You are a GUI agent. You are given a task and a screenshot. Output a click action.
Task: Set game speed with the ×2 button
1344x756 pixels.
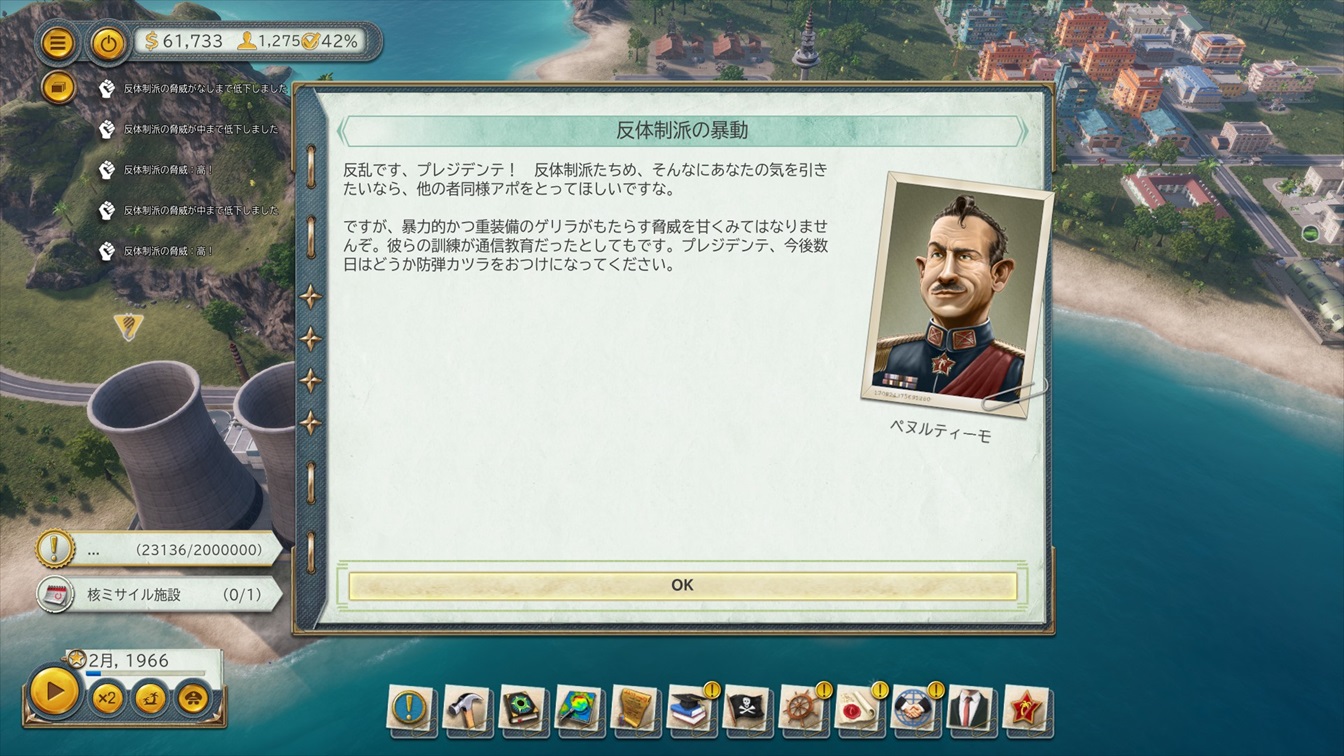coord(107,697)
